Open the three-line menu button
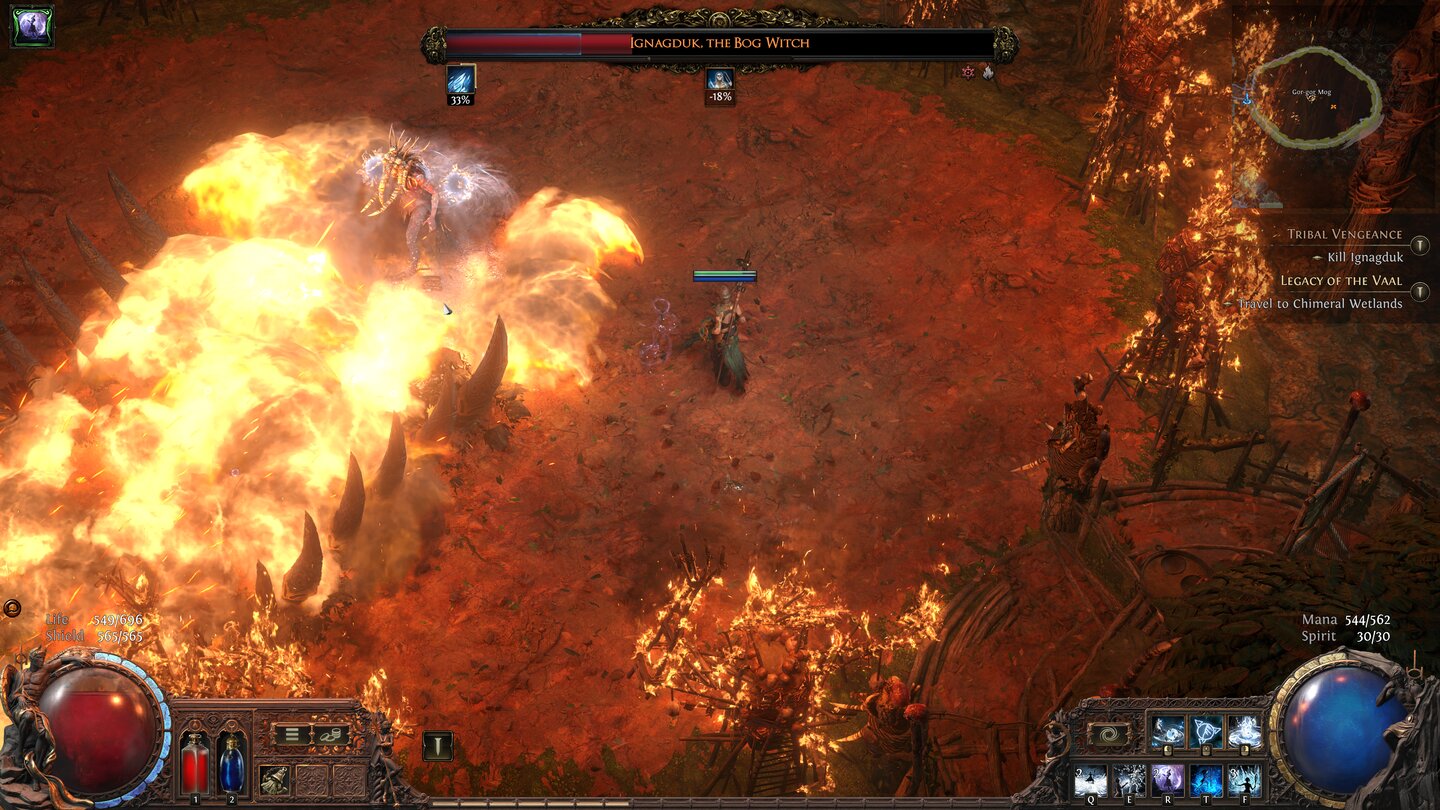Screen dimensions: 1440x810 291,734
